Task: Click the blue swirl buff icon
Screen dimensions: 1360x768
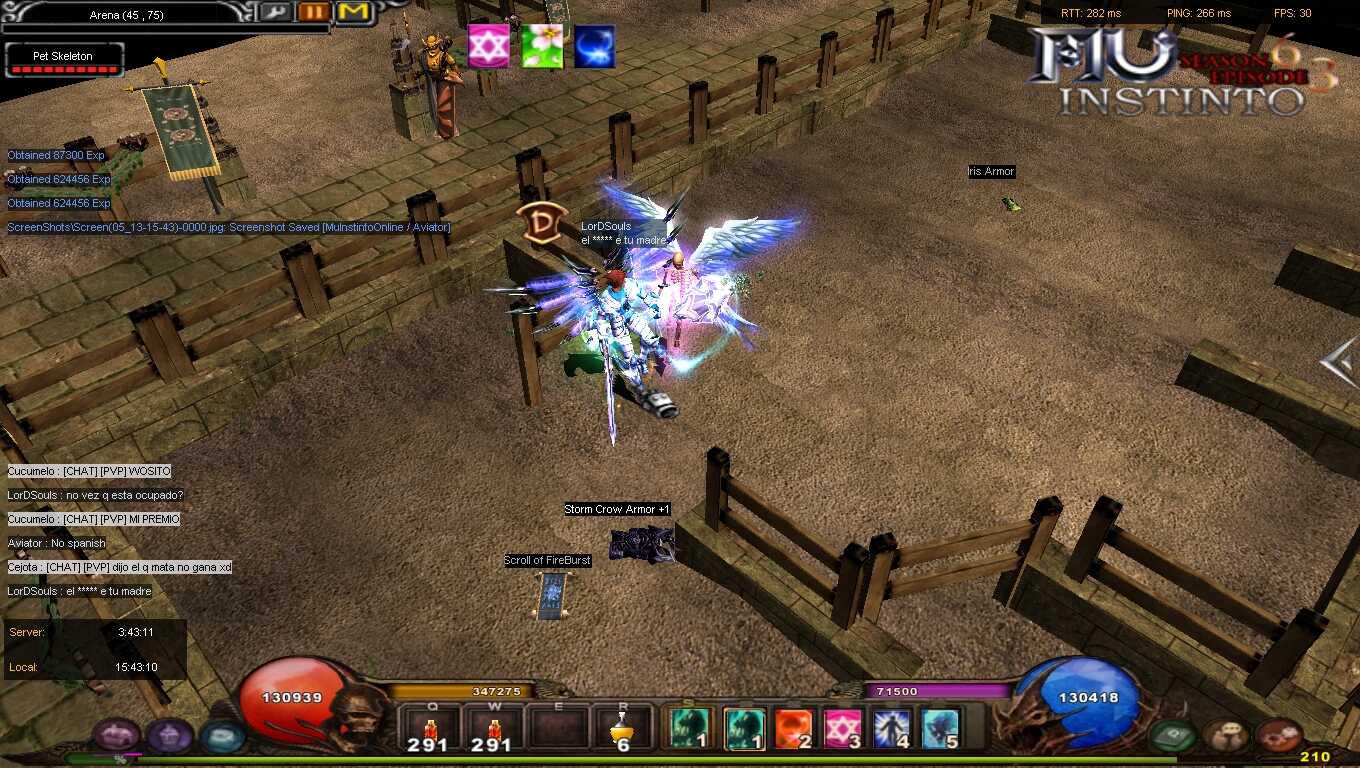Action: 594,47
